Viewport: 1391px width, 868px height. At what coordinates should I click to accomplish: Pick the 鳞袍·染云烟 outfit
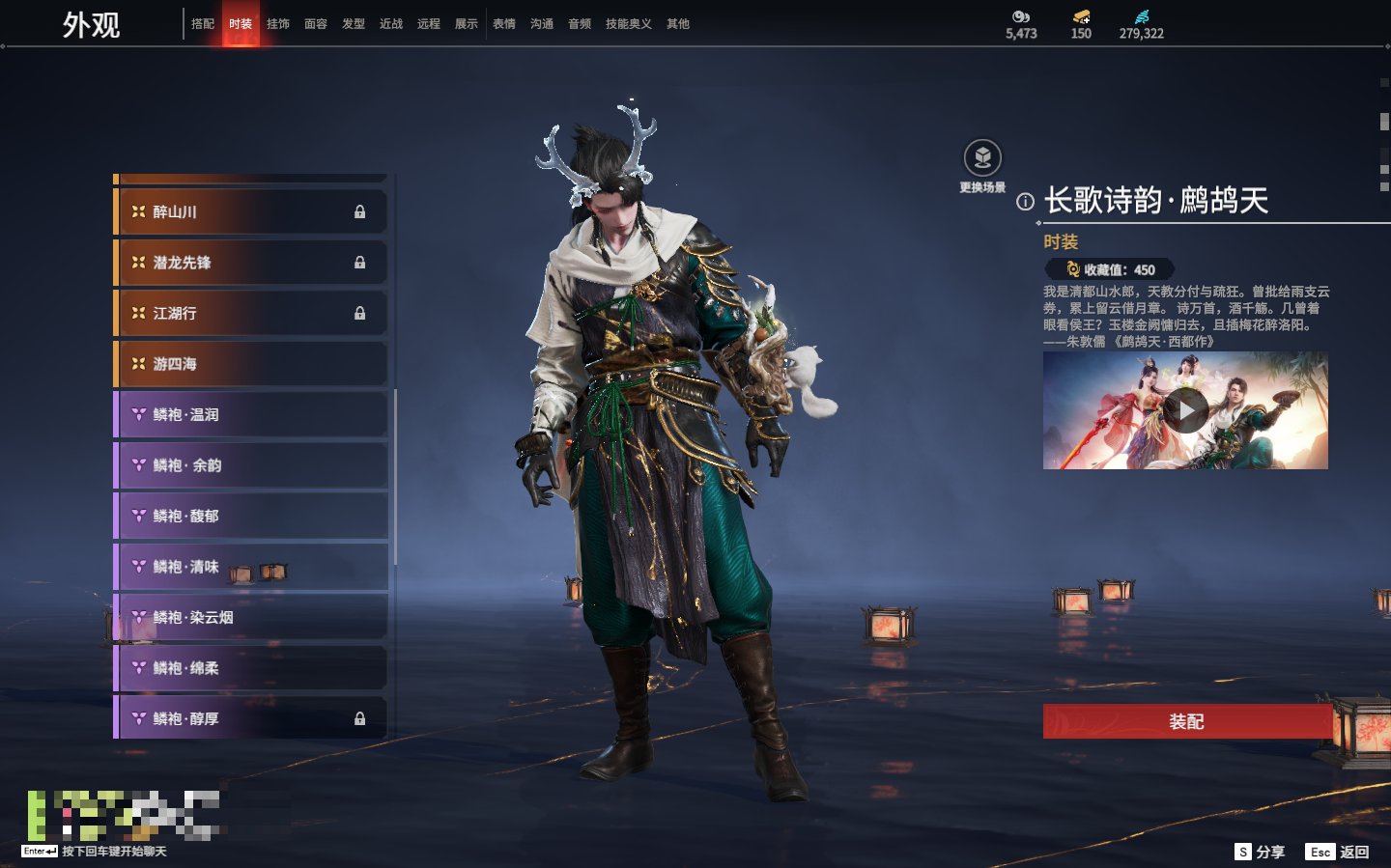pos(250,617)
